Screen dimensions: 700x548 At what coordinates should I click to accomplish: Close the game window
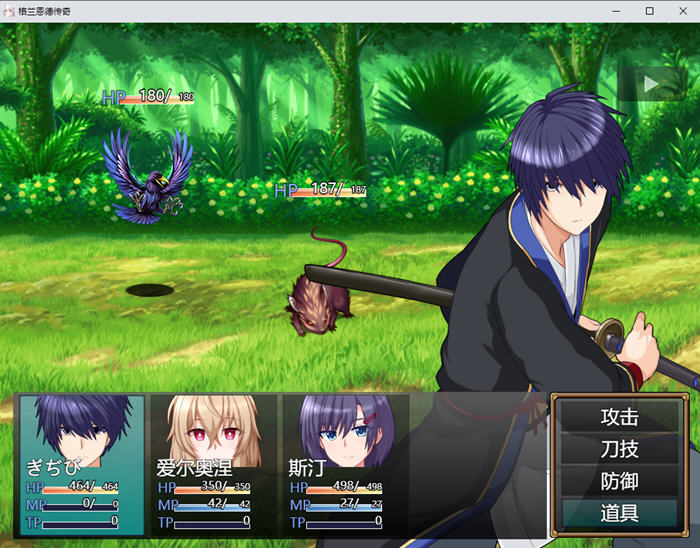pyautogui.click(x=682, y=11)
